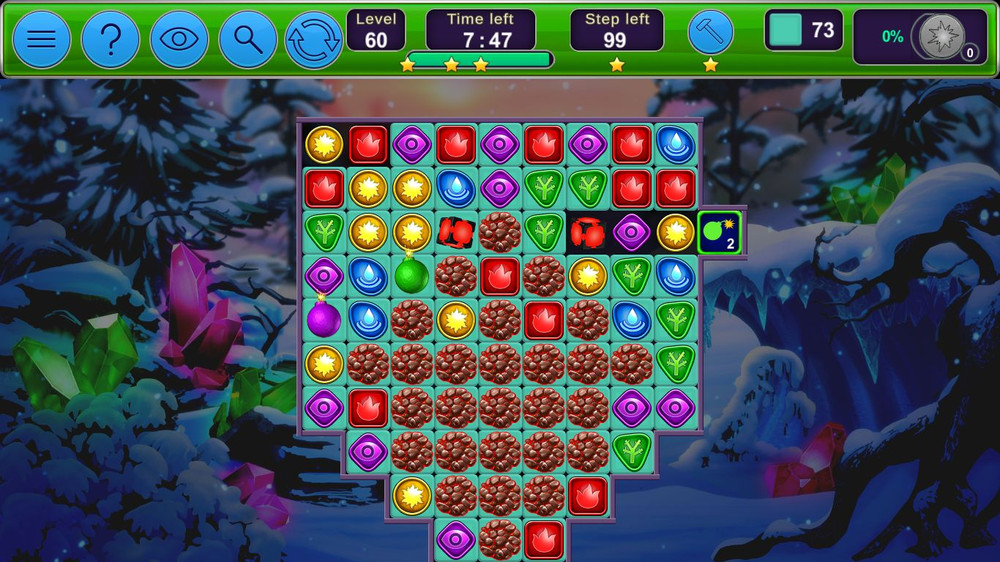Viewport: 1000px width, 562px height.
Task: Select the hammer tool button
Action: tap(710, 33)
